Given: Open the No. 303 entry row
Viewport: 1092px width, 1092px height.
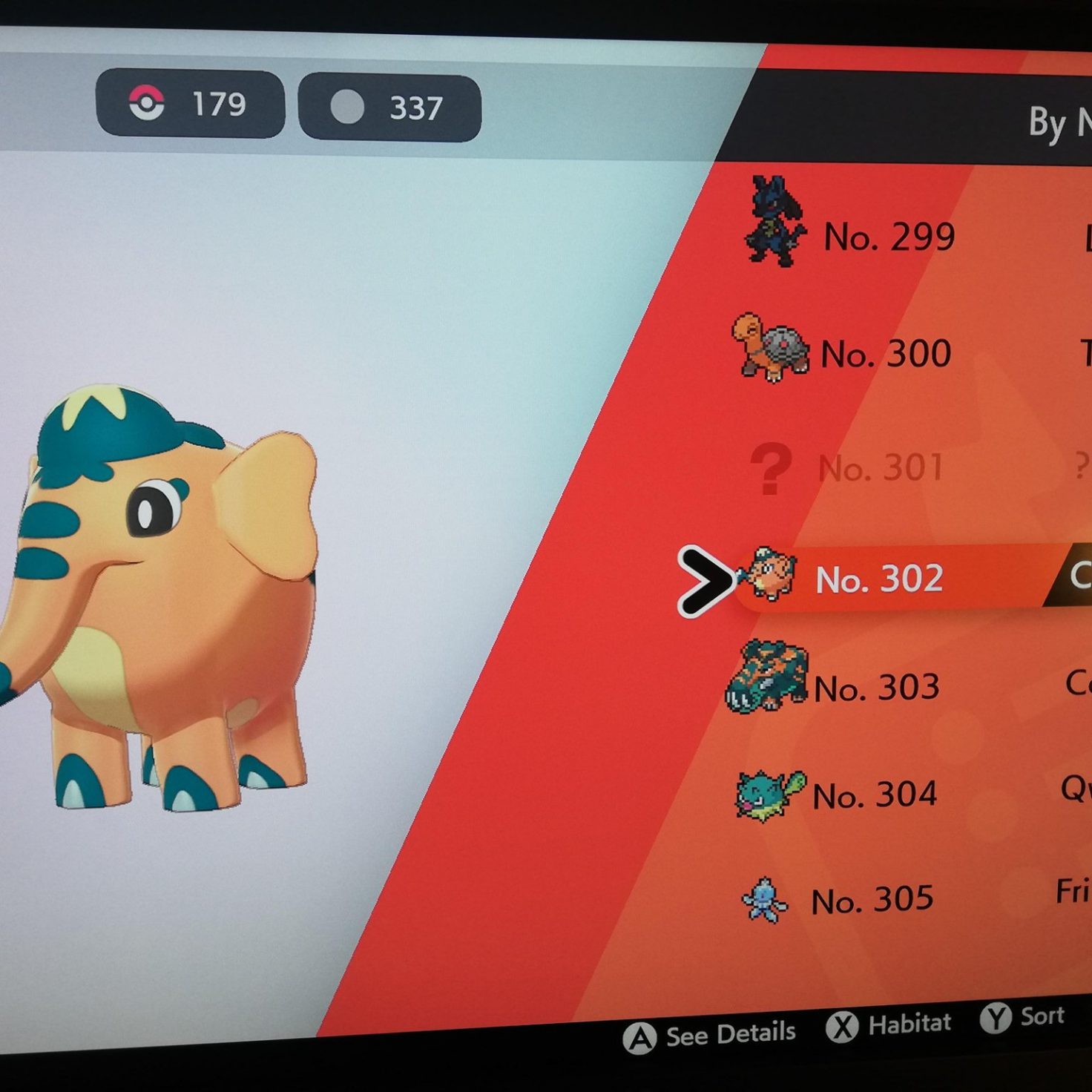Looking at the screenshot, I should pyautogui.click(x=876, y=688).
